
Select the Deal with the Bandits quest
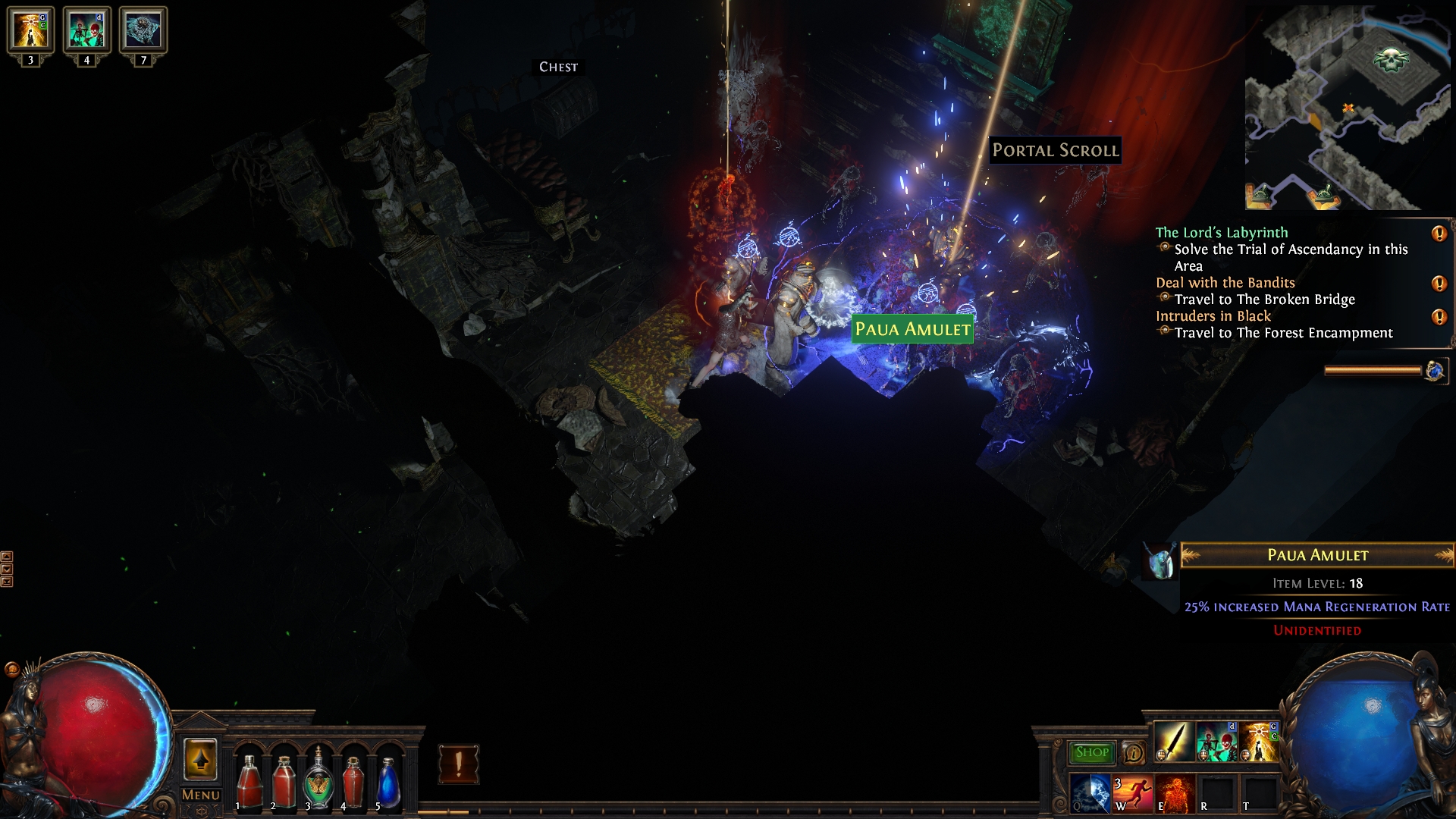pos(1225,283)
